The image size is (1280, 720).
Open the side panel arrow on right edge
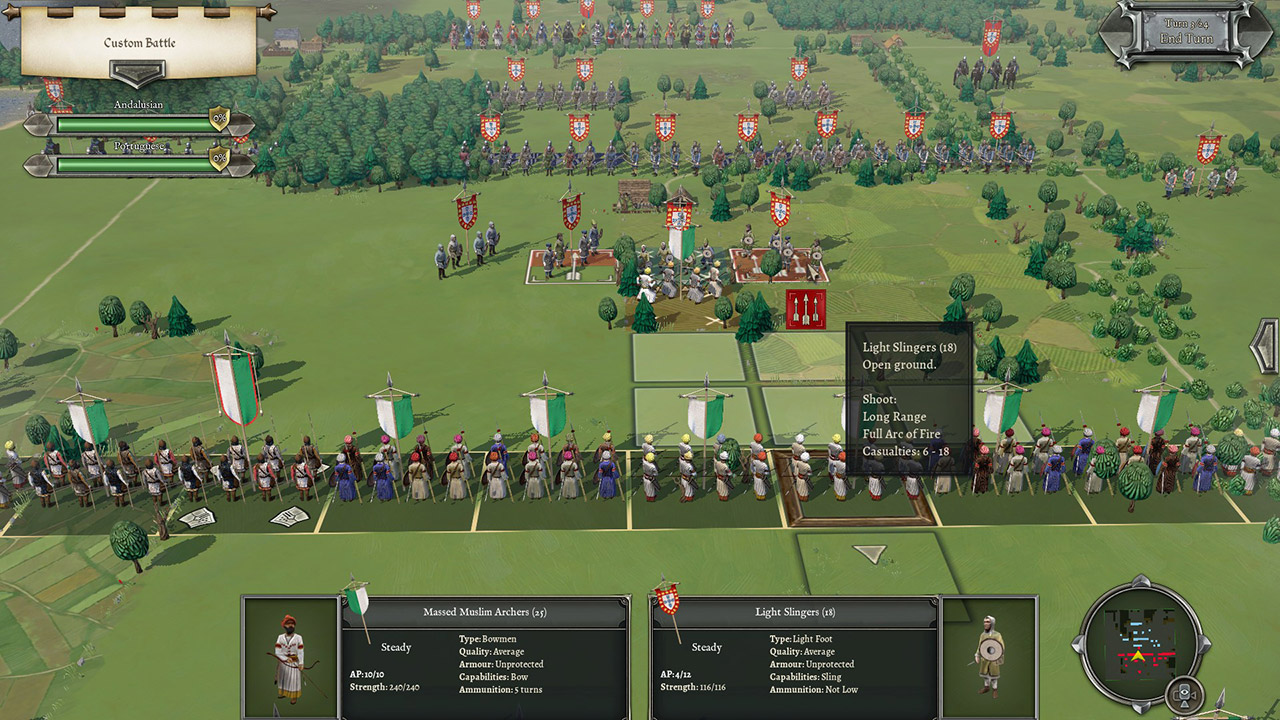point(1267,346)
